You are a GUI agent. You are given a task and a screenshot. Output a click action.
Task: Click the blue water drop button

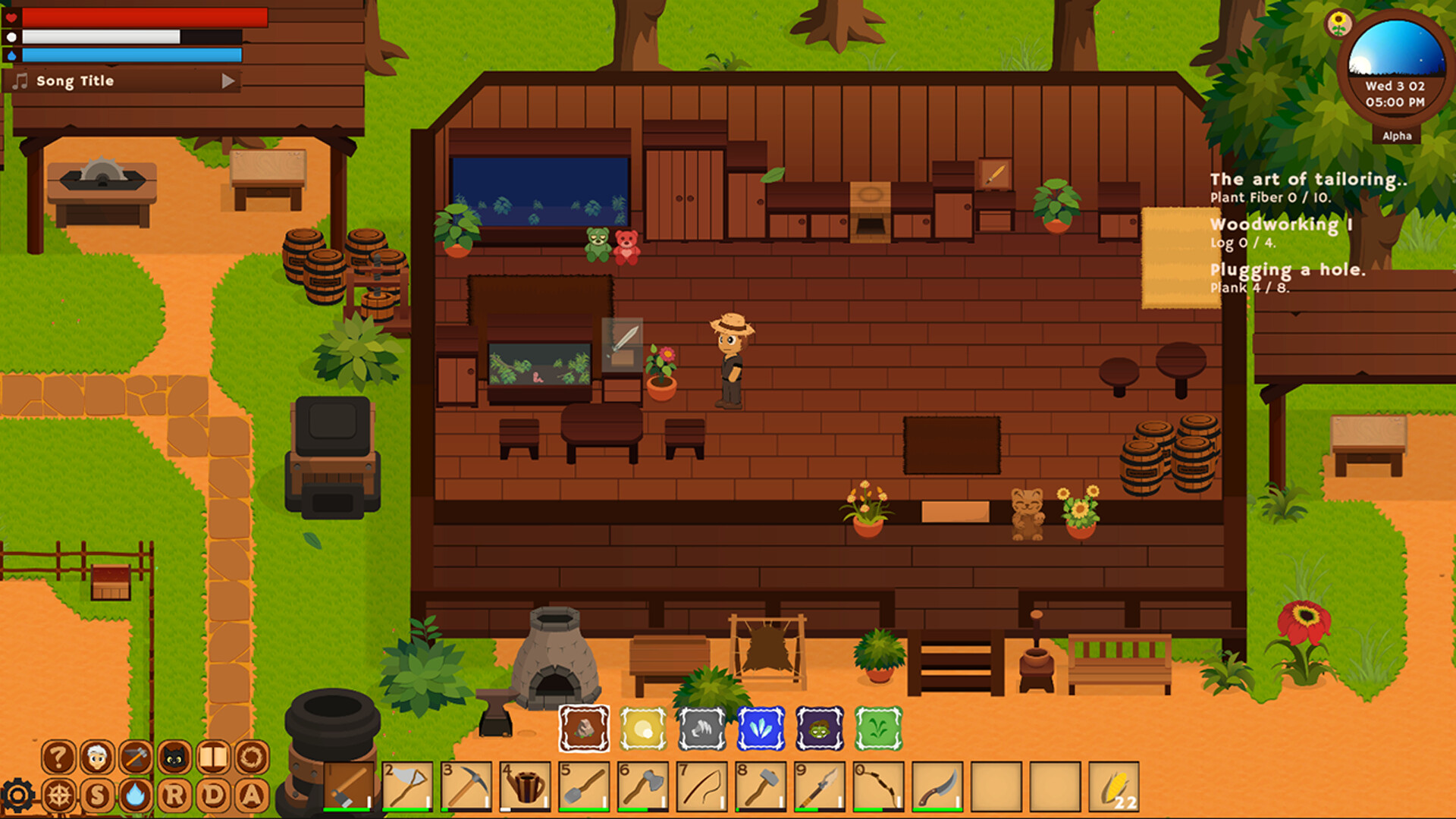point(136,795)
